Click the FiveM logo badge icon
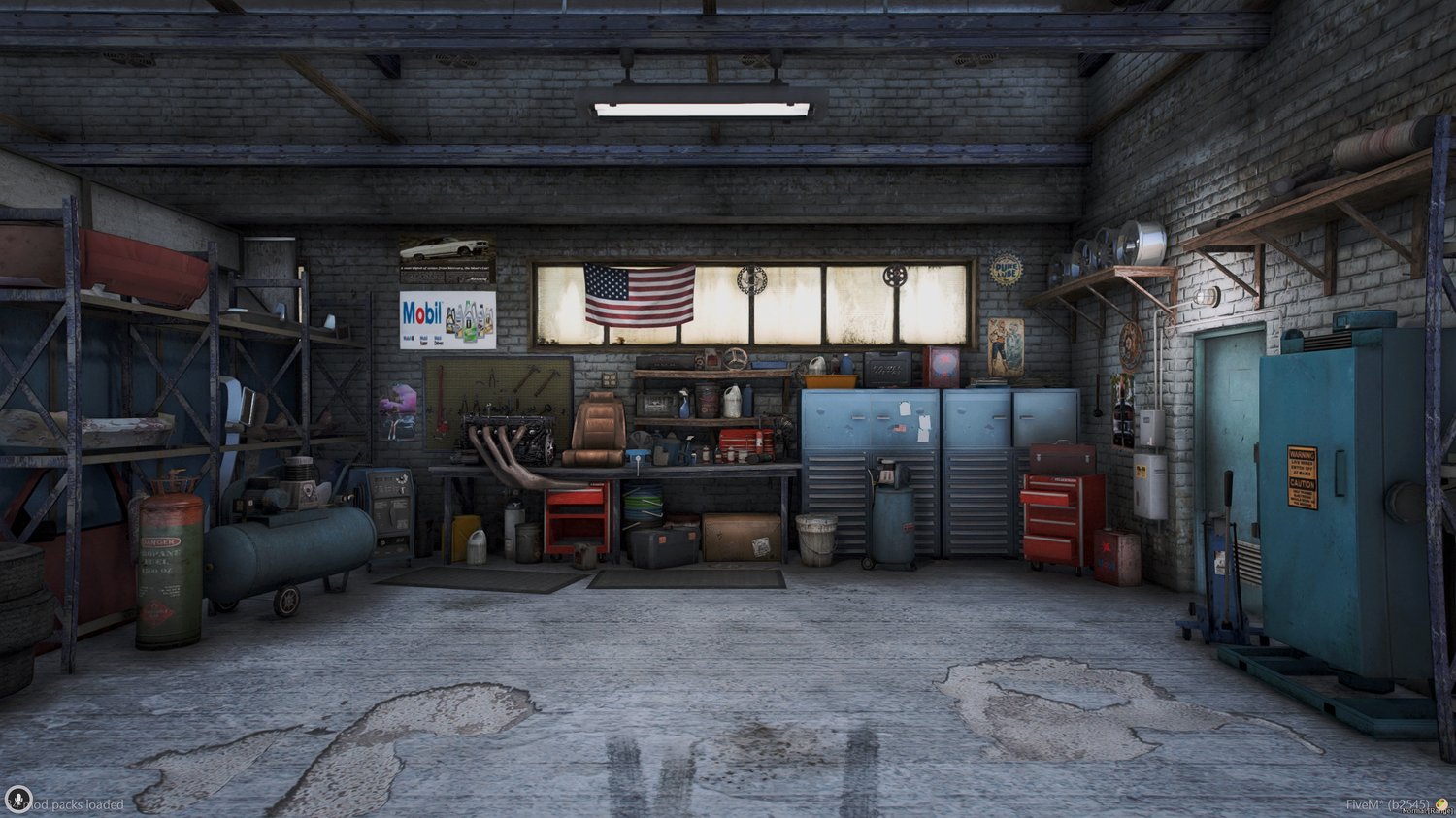Screen dimensions: 1456x818 (1441, 804)
